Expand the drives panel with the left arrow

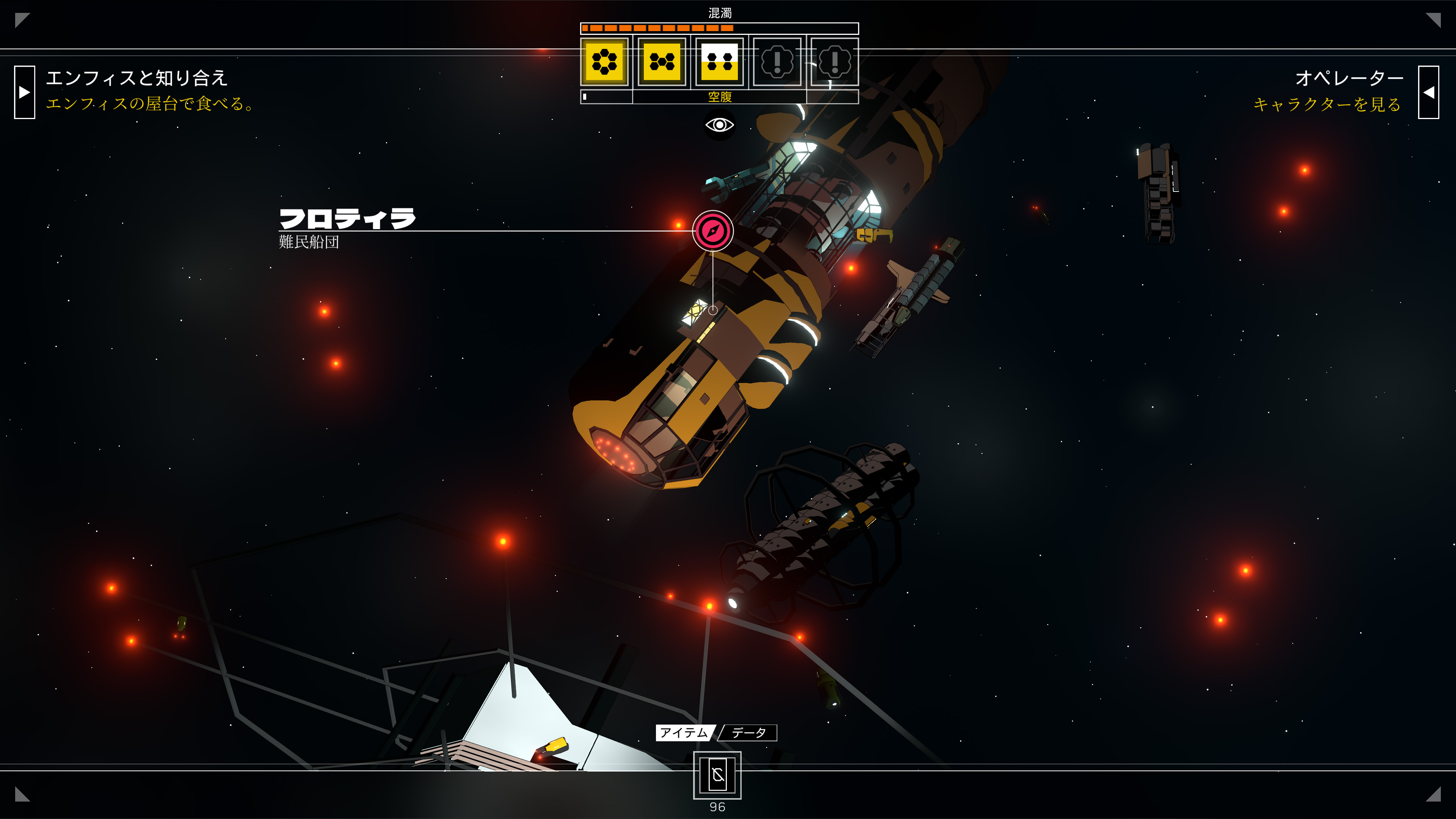click(x=24, y=92)
